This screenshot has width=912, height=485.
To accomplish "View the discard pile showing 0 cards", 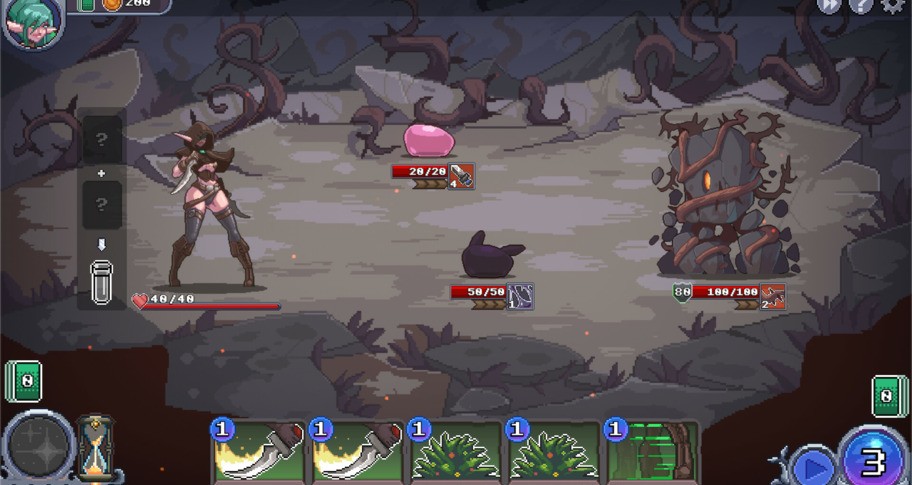I will 889,395.
